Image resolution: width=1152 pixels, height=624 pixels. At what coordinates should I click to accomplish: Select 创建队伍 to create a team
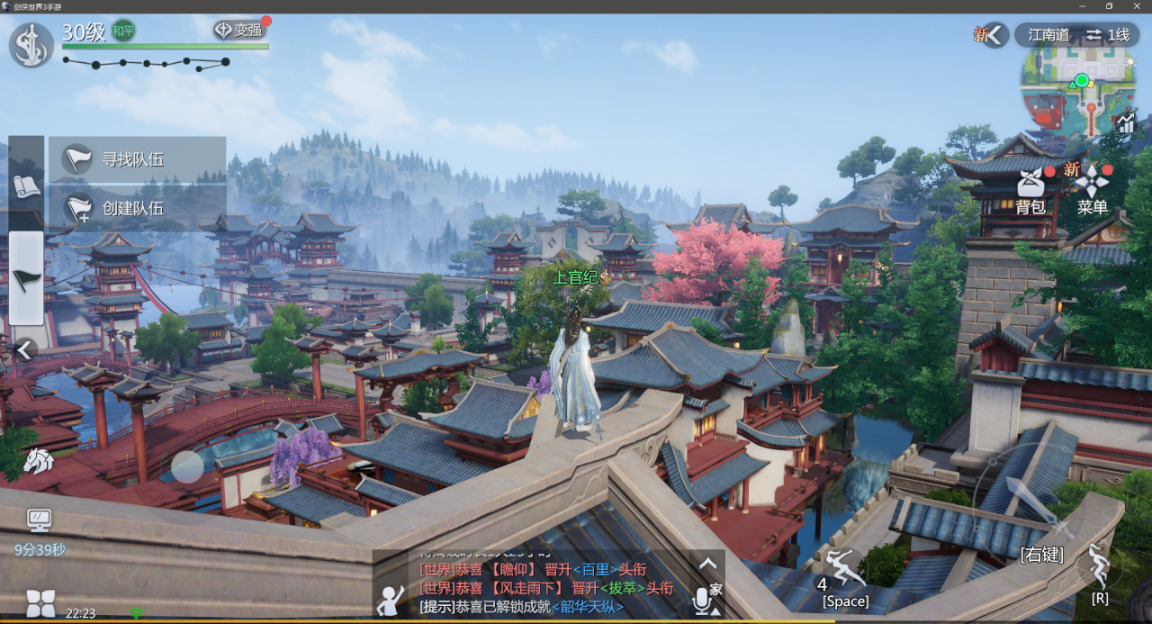tap(135, 208)
